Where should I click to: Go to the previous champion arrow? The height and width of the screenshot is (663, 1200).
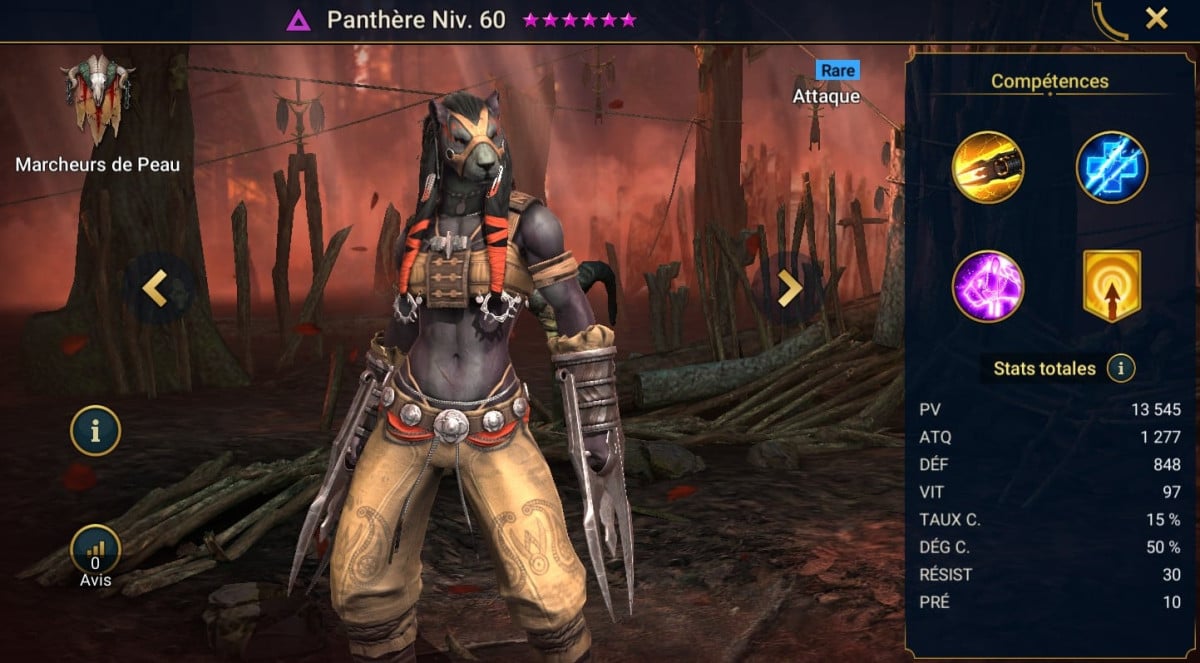[x=154, y=288]
